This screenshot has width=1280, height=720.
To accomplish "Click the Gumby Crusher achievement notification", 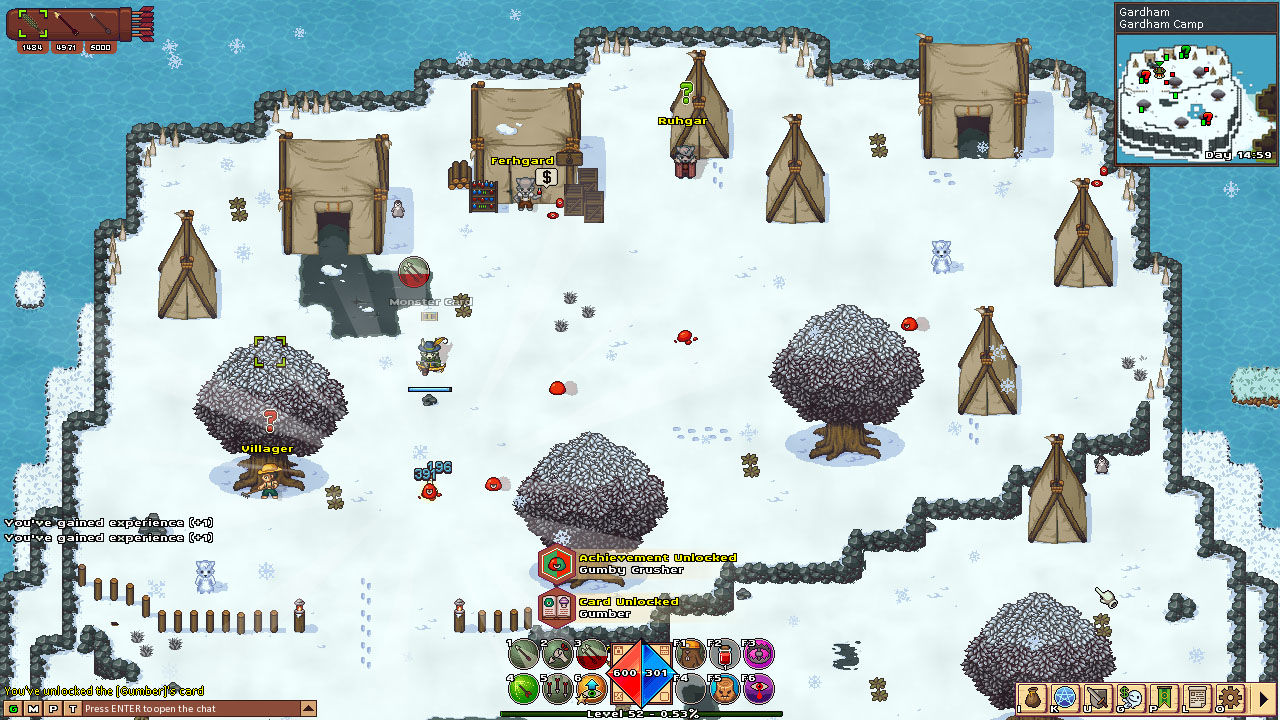I will coord(648,562).
